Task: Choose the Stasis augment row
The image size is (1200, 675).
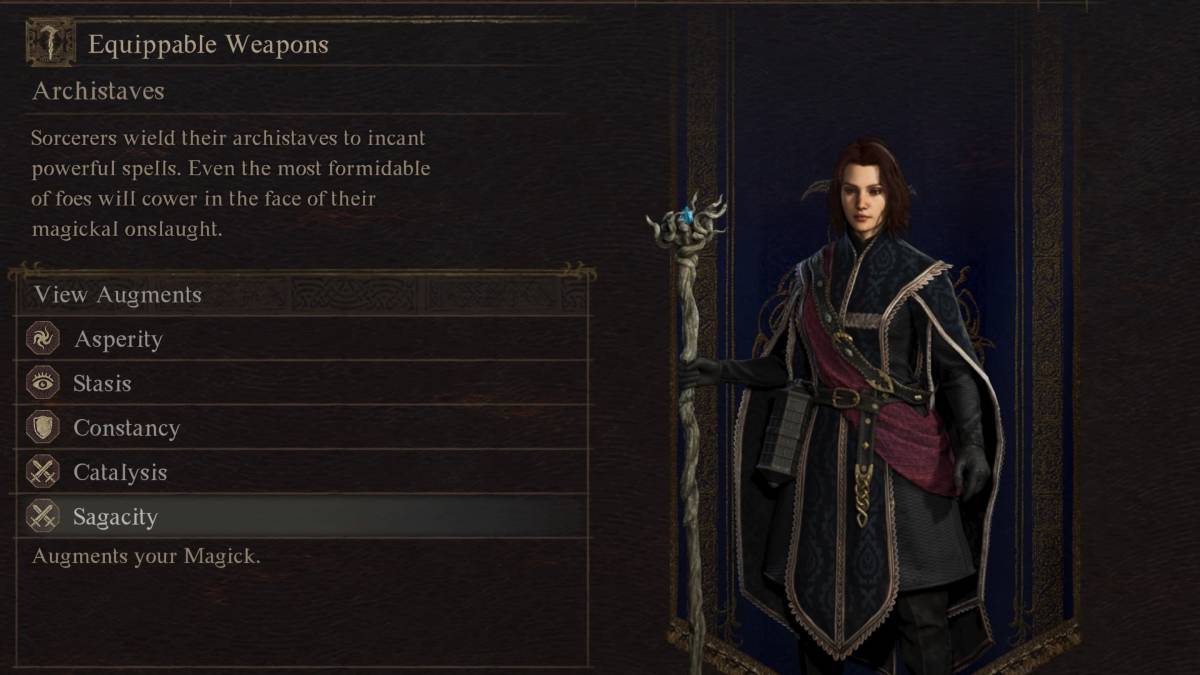Action: 102,383
